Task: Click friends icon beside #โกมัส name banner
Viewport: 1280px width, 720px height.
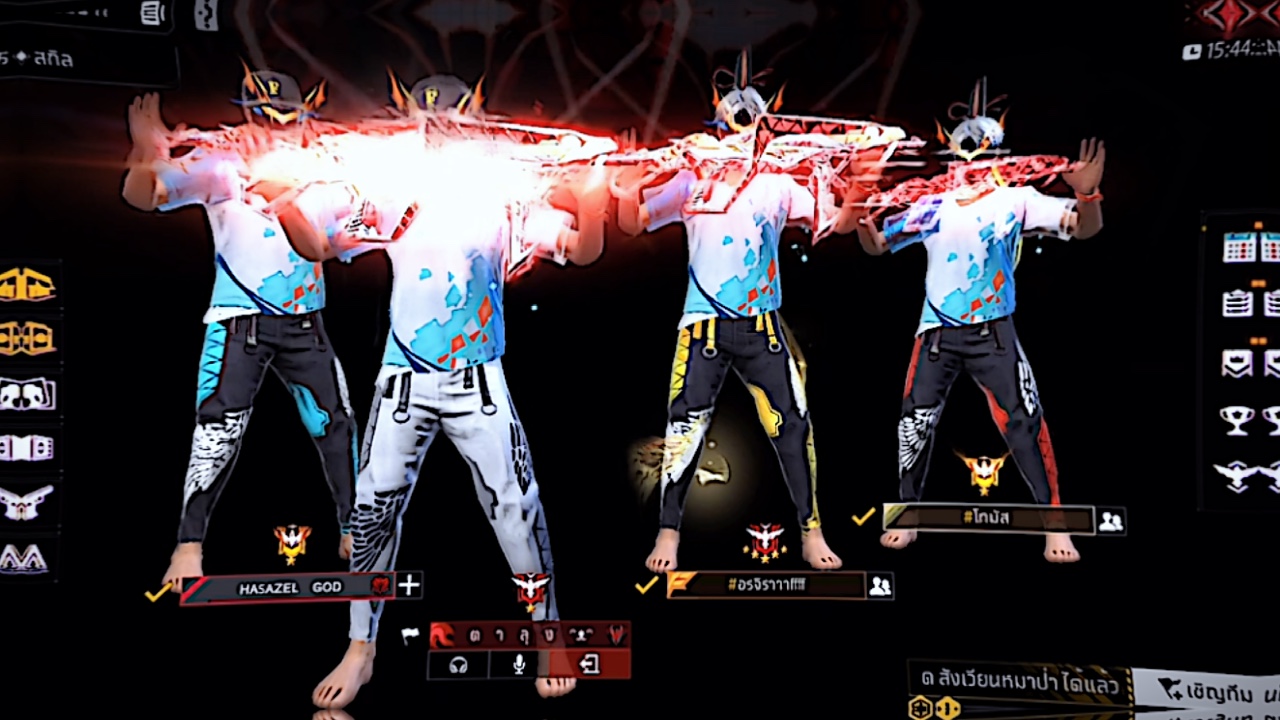Action: click(1110, 520)
